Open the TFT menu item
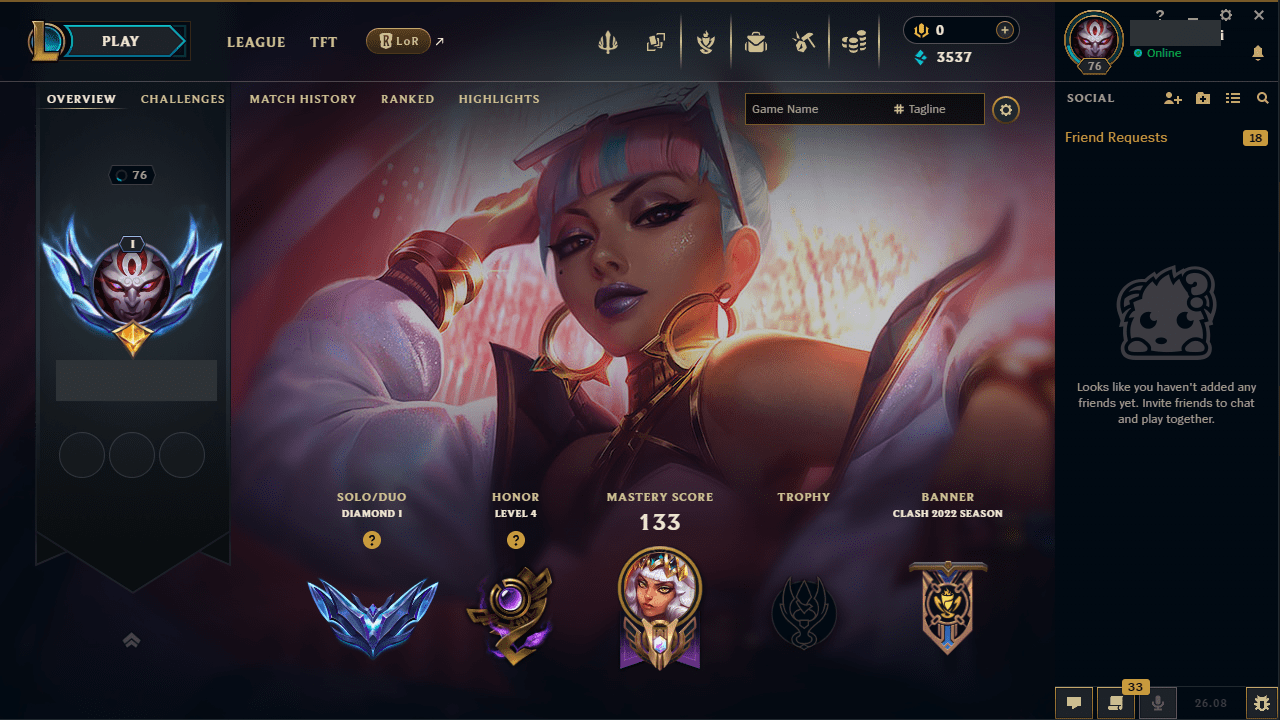 tap(323, 42)
